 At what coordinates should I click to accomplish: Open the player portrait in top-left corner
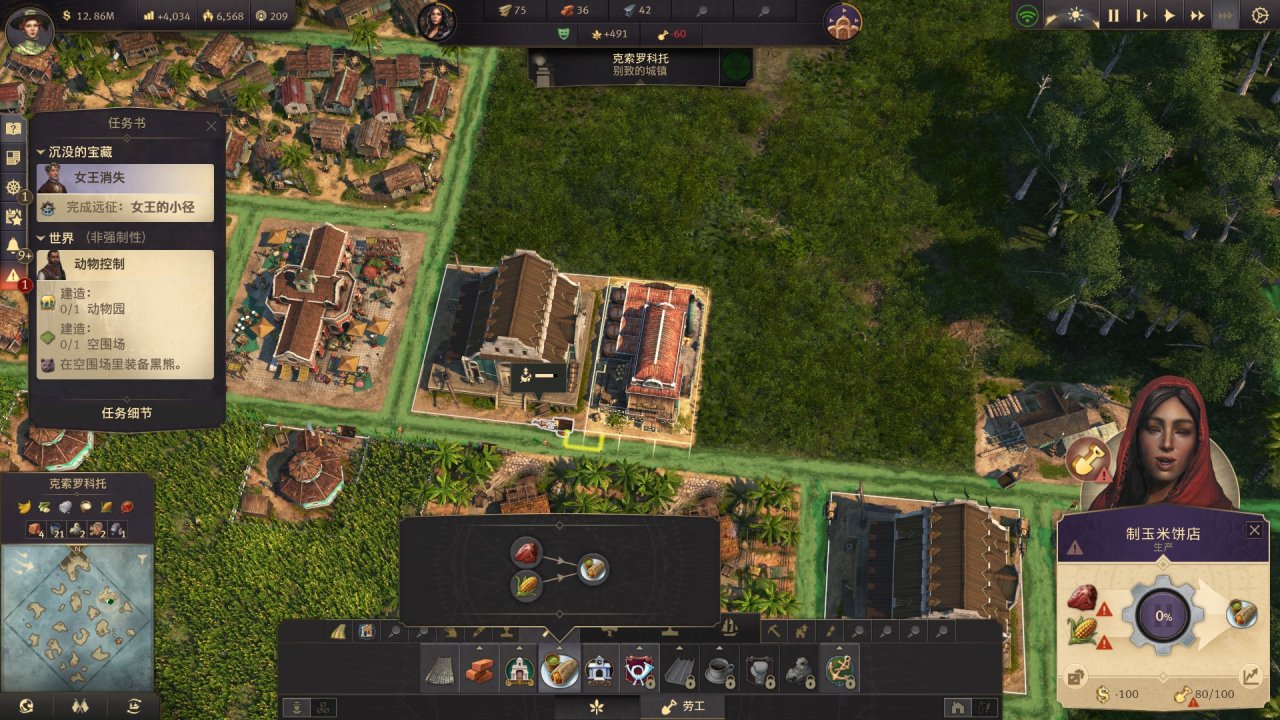[29, 27]
